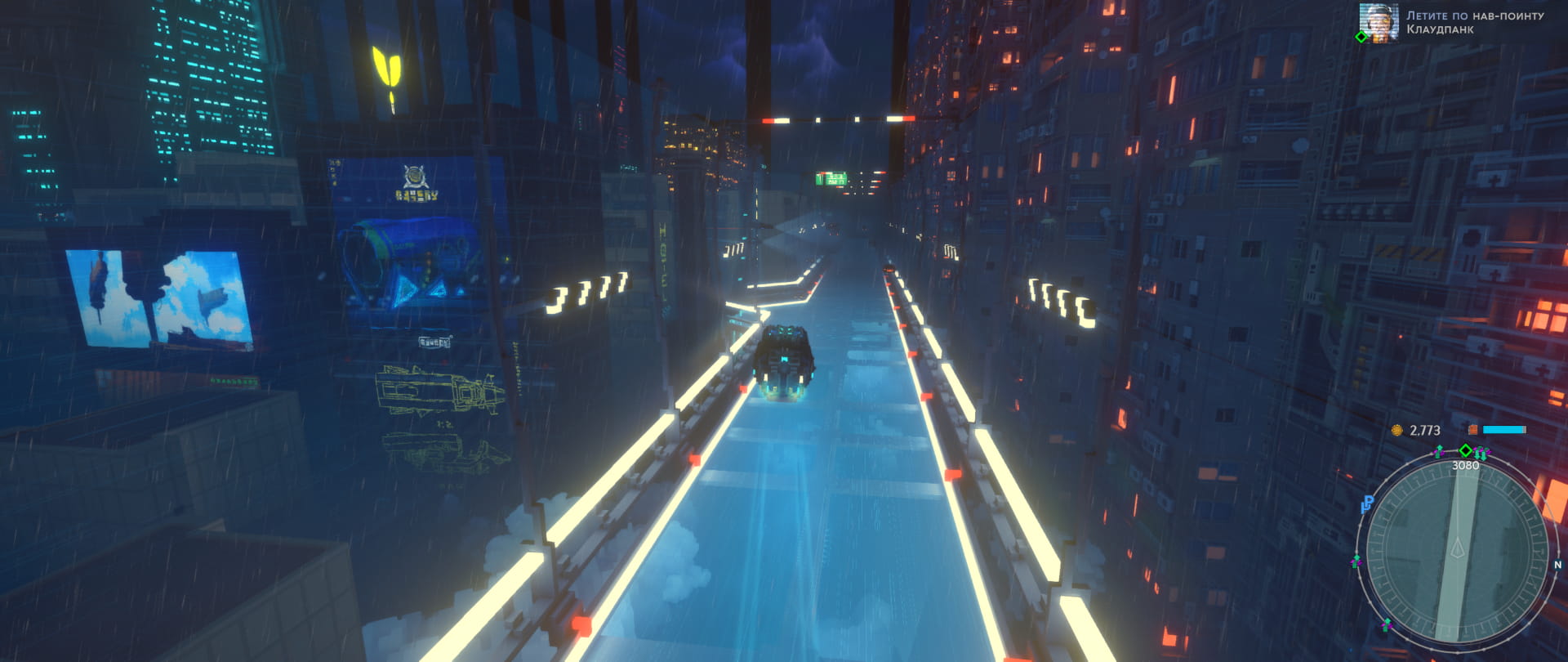Click the quest giver portrait in the top-right notification
Screen dimensions: 1568x662
pyautogui.click(x=1379, y=22)
